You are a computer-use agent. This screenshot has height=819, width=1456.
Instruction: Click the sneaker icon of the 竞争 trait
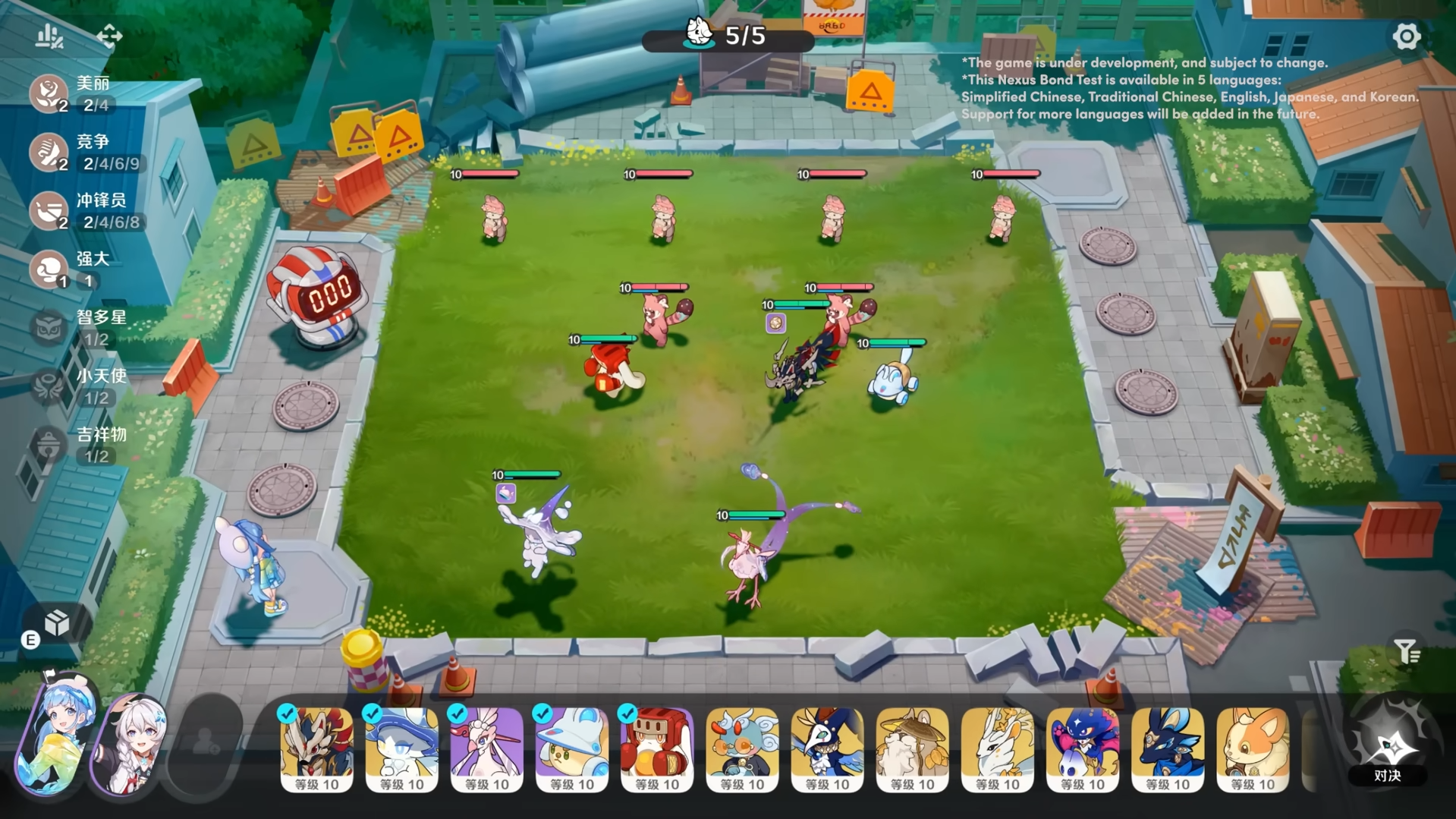pyautogui.click(x=48, y=153)
